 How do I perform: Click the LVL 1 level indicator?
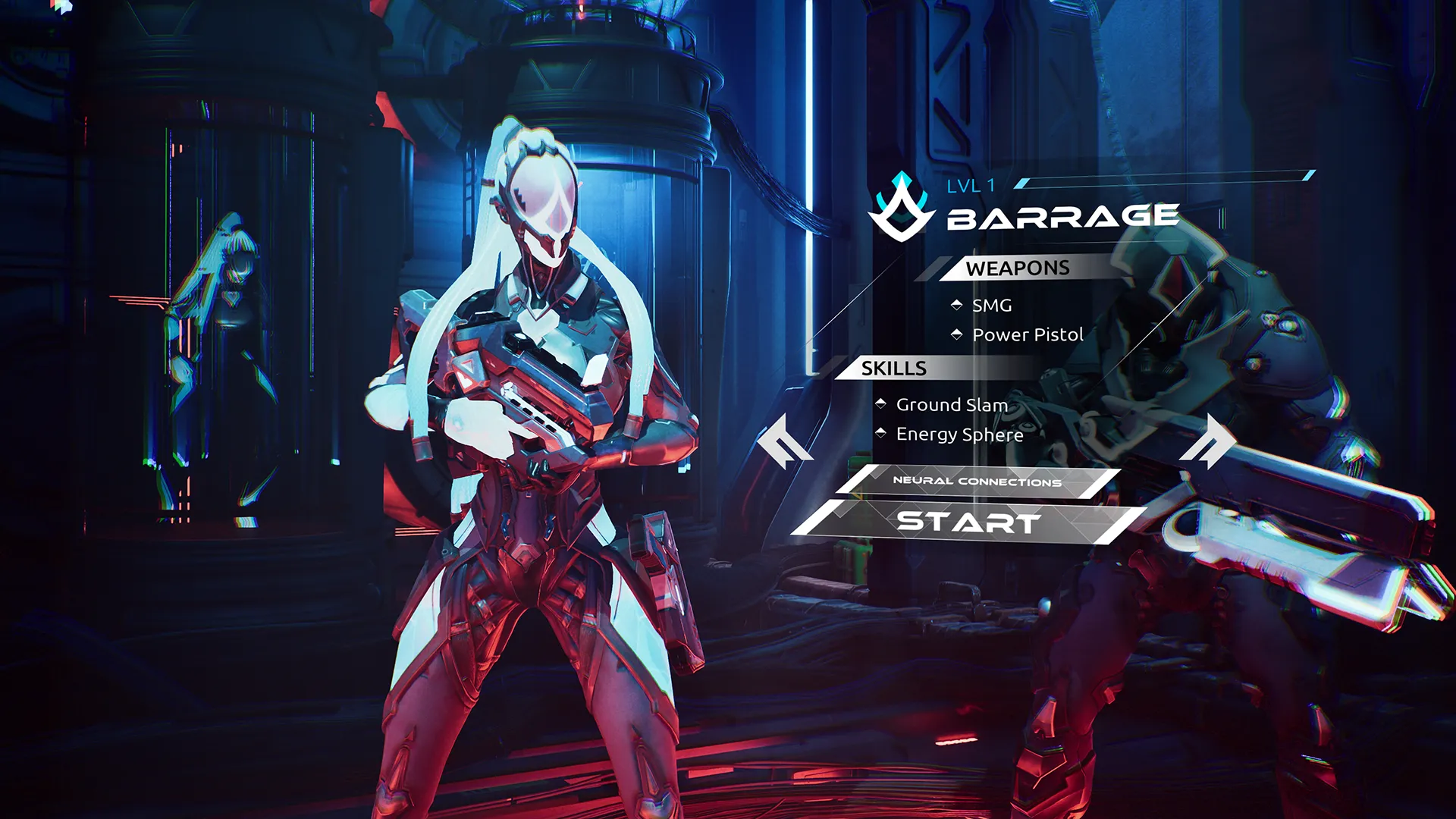click(971, 183)
